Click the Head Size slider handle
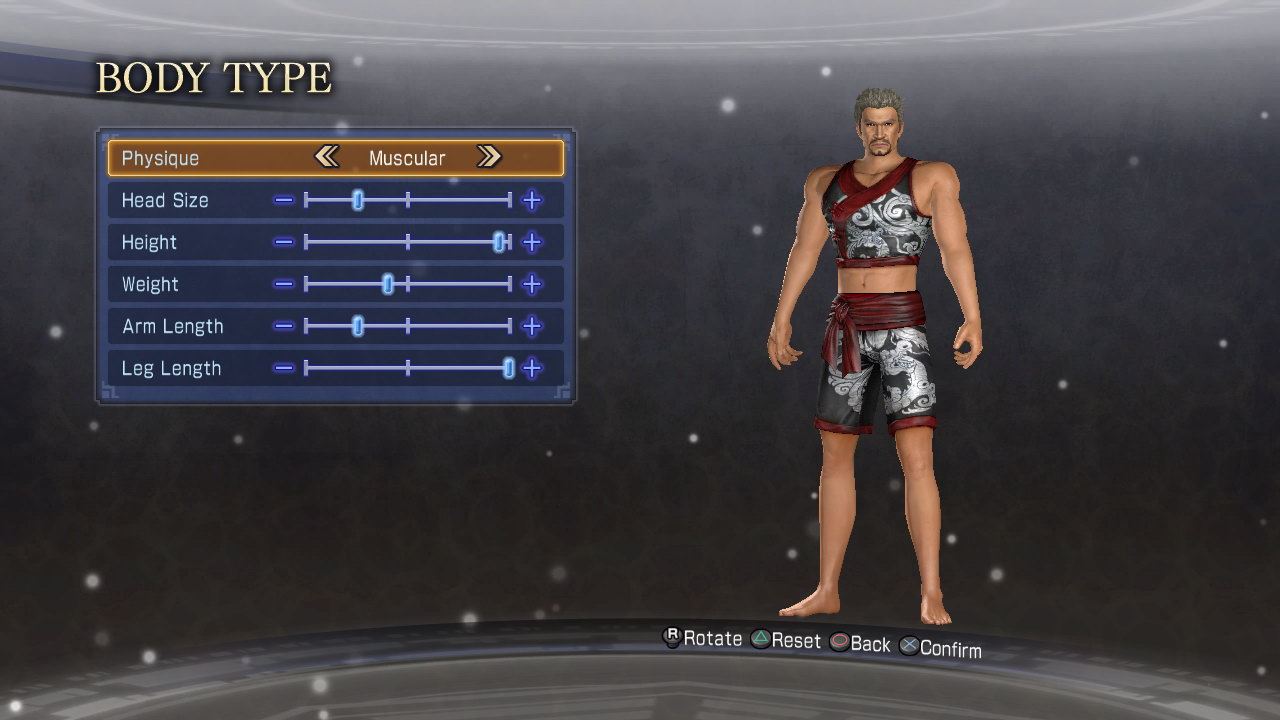Image resolution: width=1280 pixels, height=720 pixels. (x=358, y=200)
